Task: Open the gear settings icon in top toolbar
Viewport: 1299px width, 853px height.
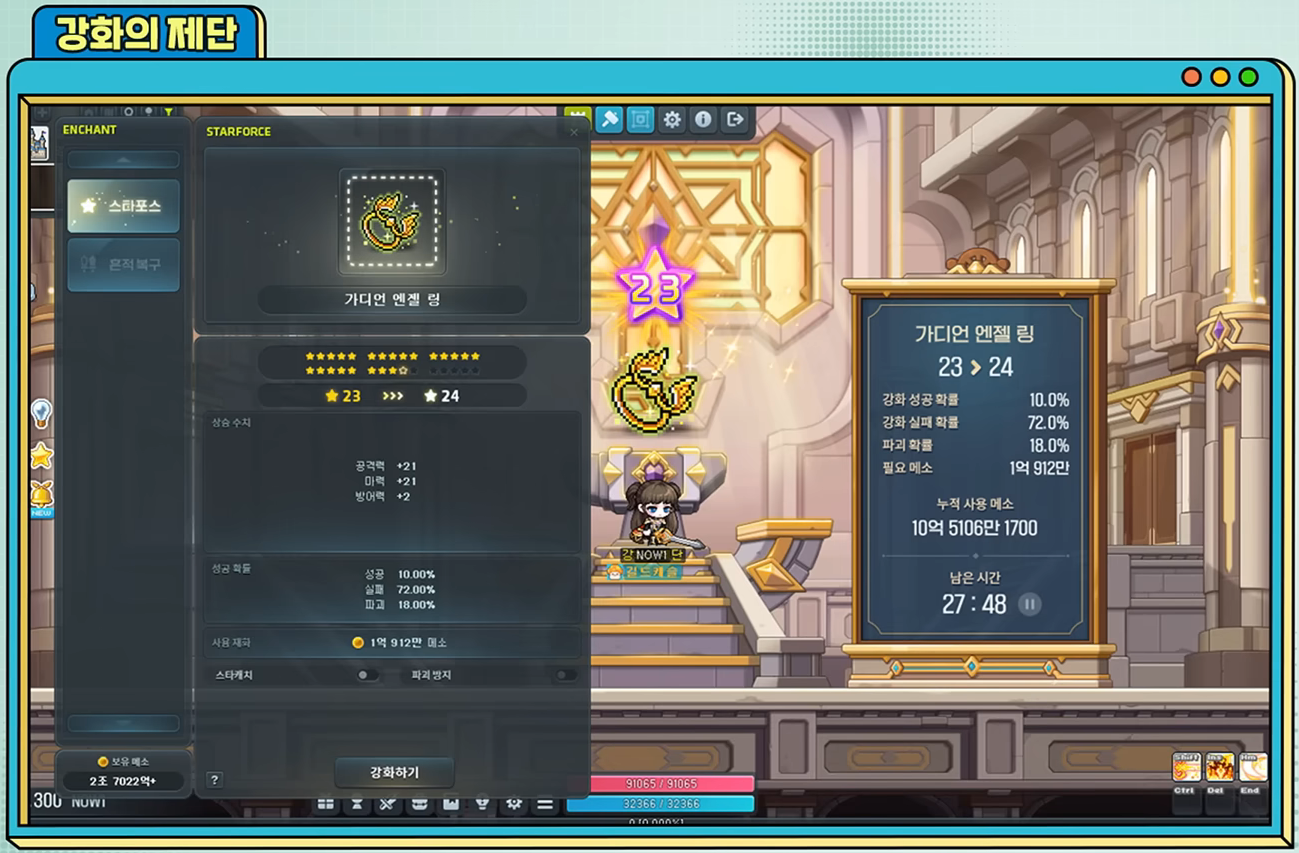Action: (x=672, y=120)
